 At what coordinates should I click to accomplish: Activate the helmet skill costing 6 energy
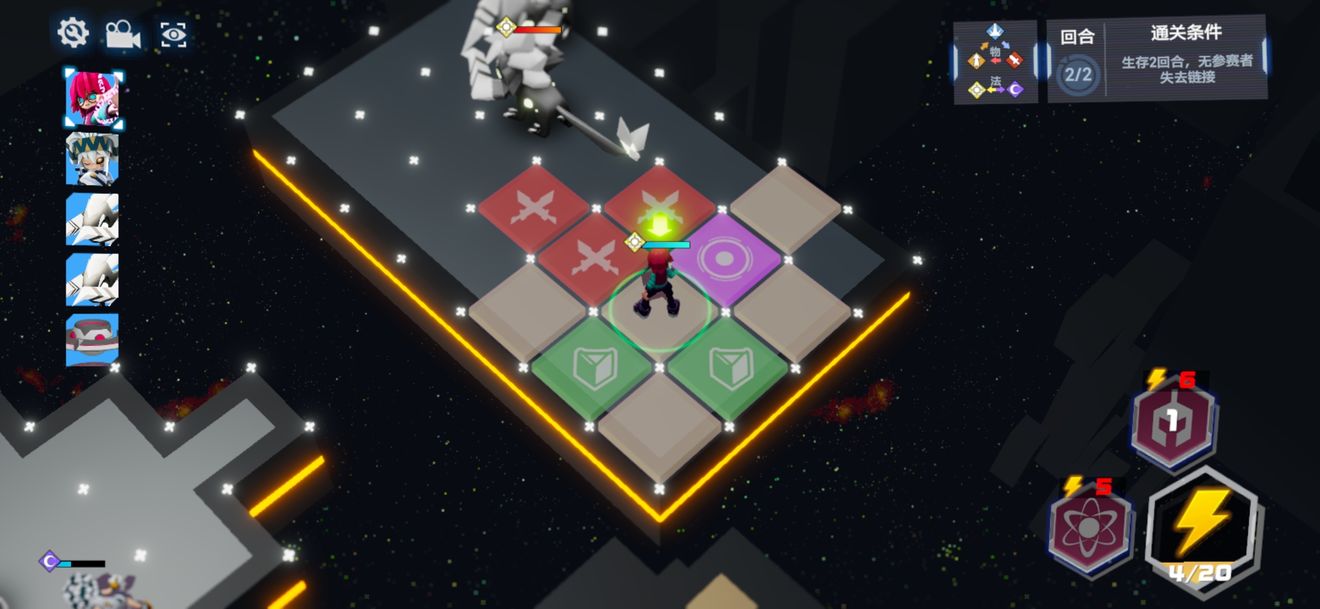[1173, 420]
